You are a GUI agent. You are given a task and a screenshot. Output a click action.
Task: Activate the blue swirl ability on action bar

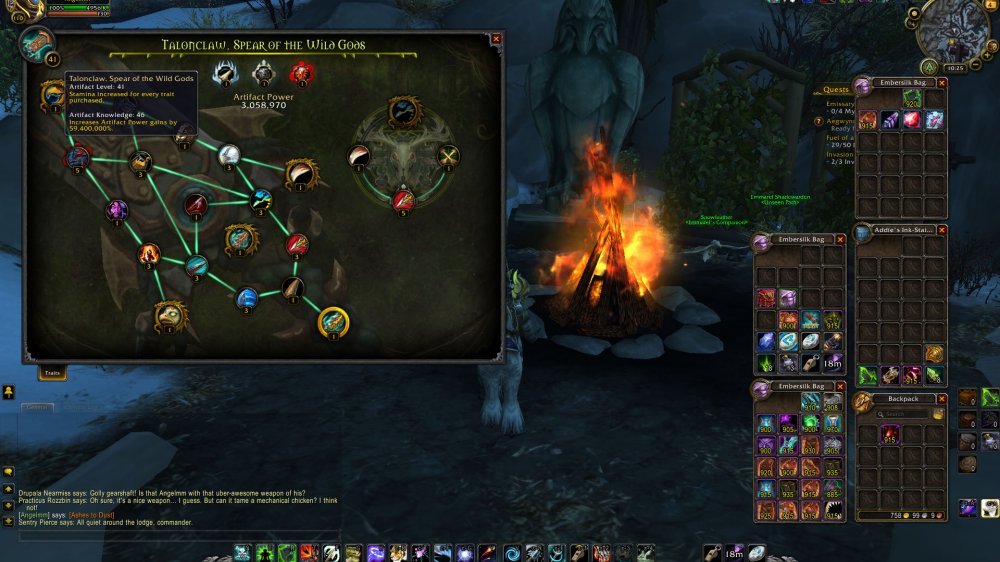tap(512, 552)
